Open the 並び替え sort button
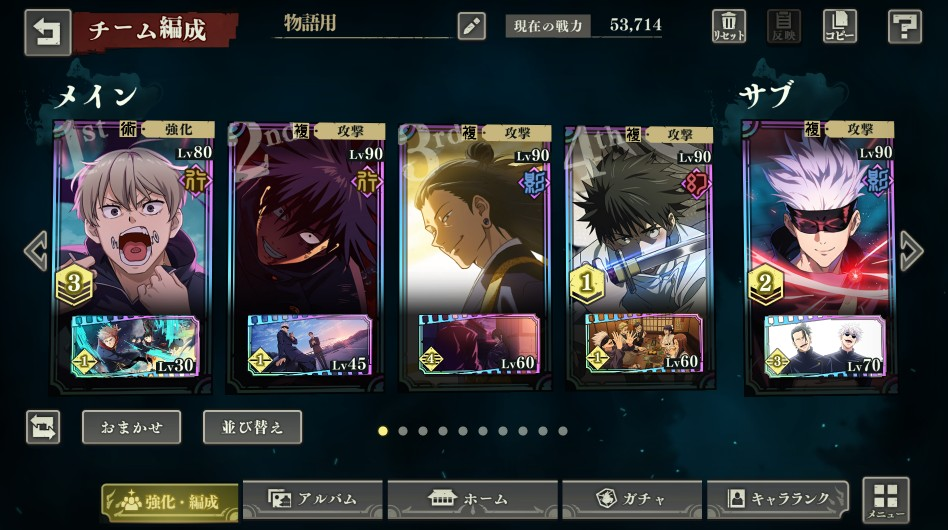Image resolution: width=948 pixels, height=530 pixels. [252, 427]
